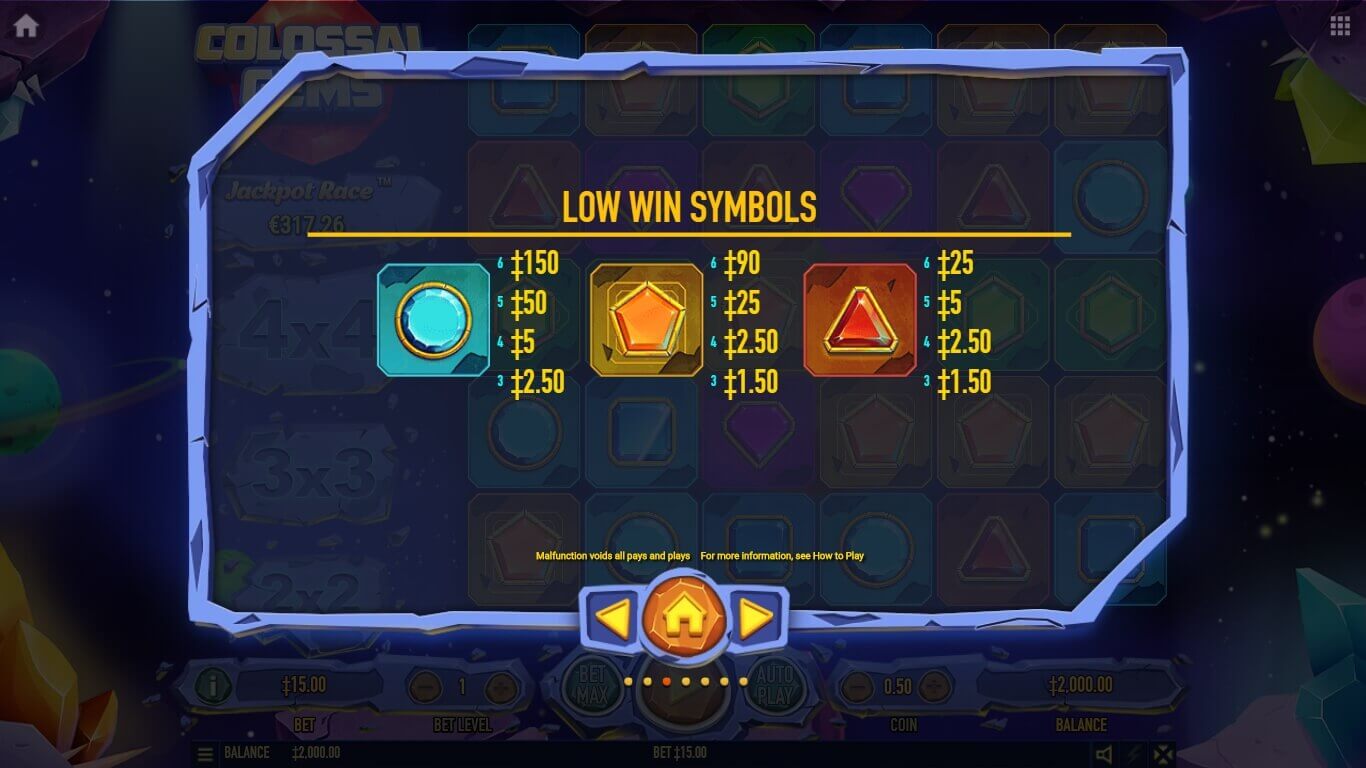Click the home icon in the top corner
Viewport: 1366px width, 768px height.
(x=26, y=26)
